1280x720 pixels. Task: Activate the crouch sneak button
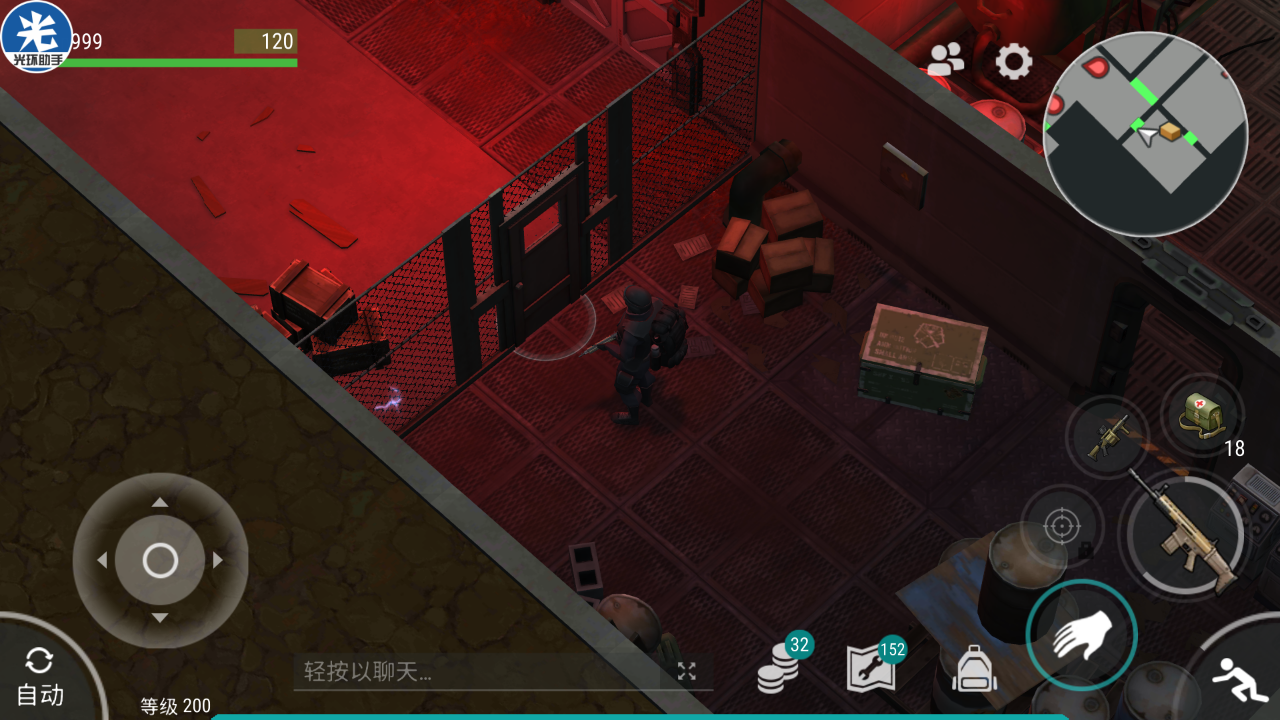point(1239,681)
